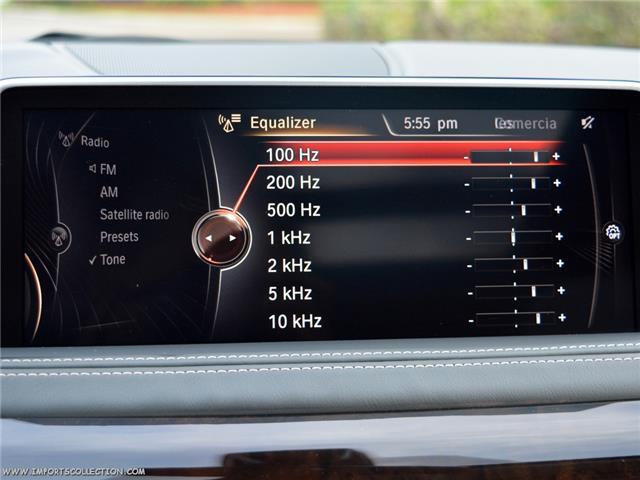Image resolution: width=640 pixels, height=480 pixels.
Task: Adjust the 2 kHz equalizer slider
Action: click(514, 265)
